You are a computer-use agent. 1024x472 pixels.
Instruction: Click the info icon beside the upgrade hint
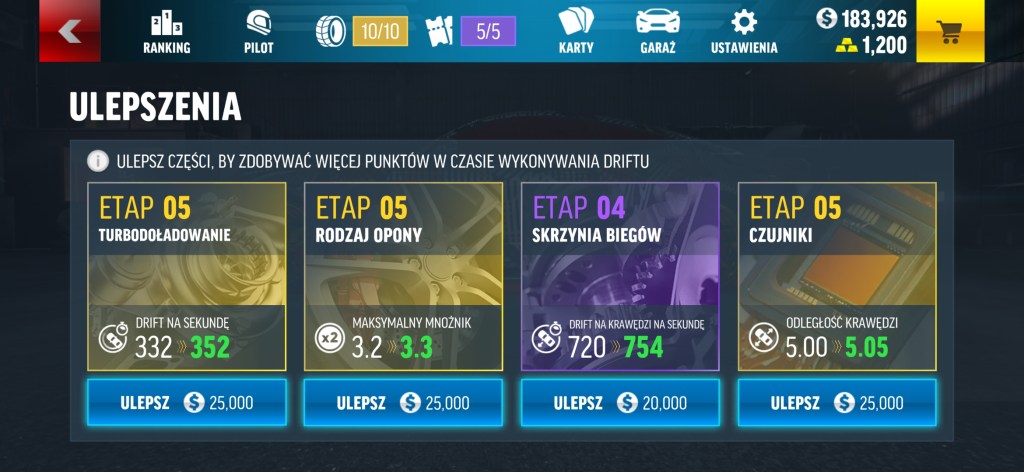[x=98, y=160]
